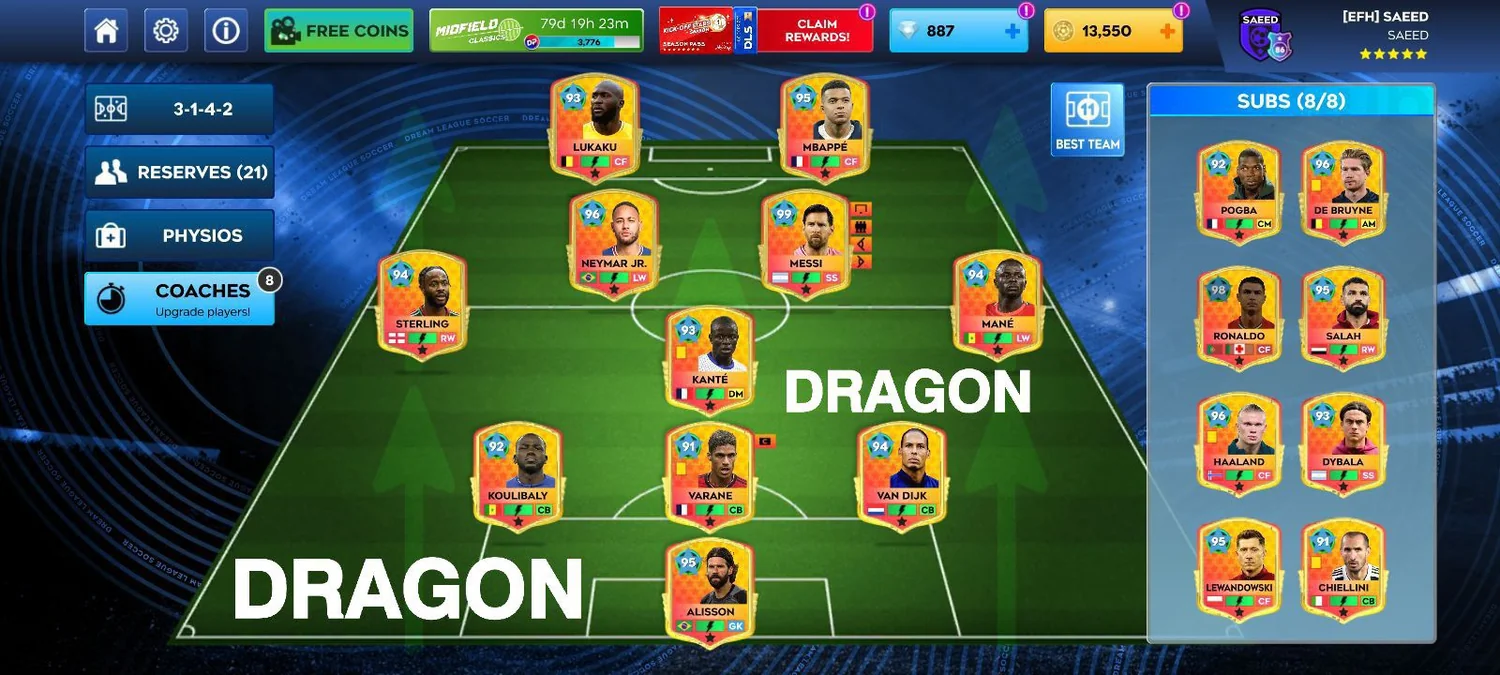Go to the home screen
This screenshot has width=1500, height=675.
[x=106, y=31]
